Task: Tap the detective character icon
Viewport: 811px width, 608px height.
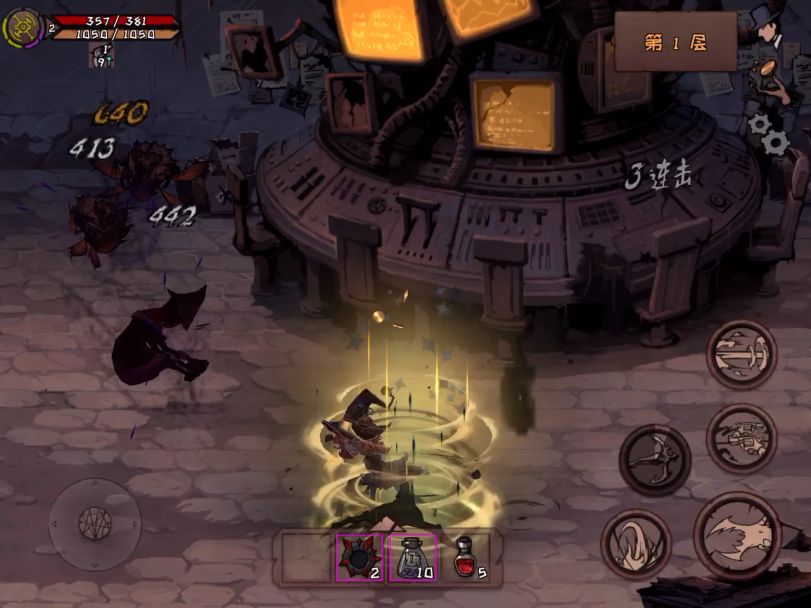Action: tap(770, 30)
